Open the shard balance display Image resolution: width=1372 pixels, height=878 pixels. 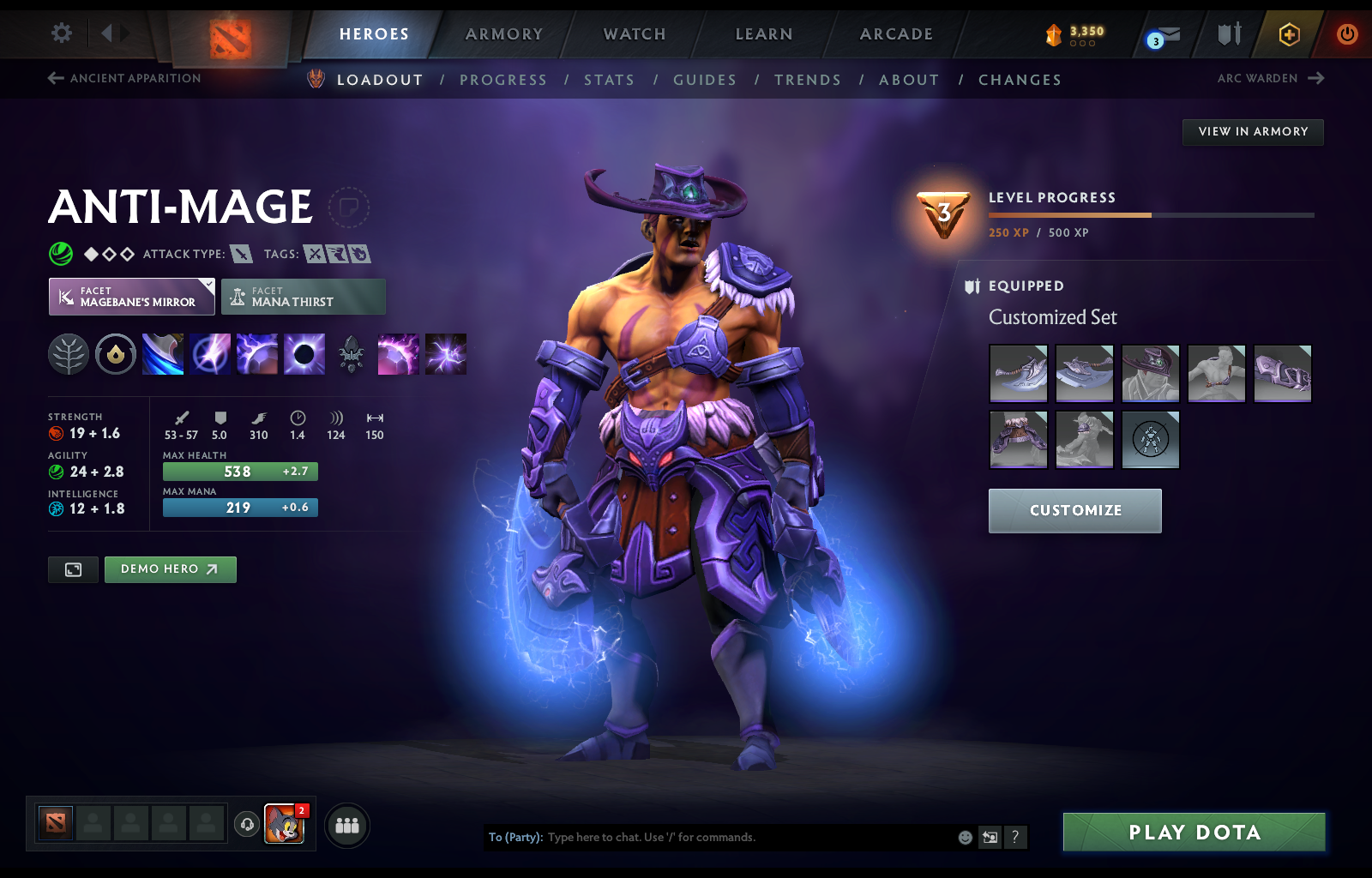(x=1070, y=34)
